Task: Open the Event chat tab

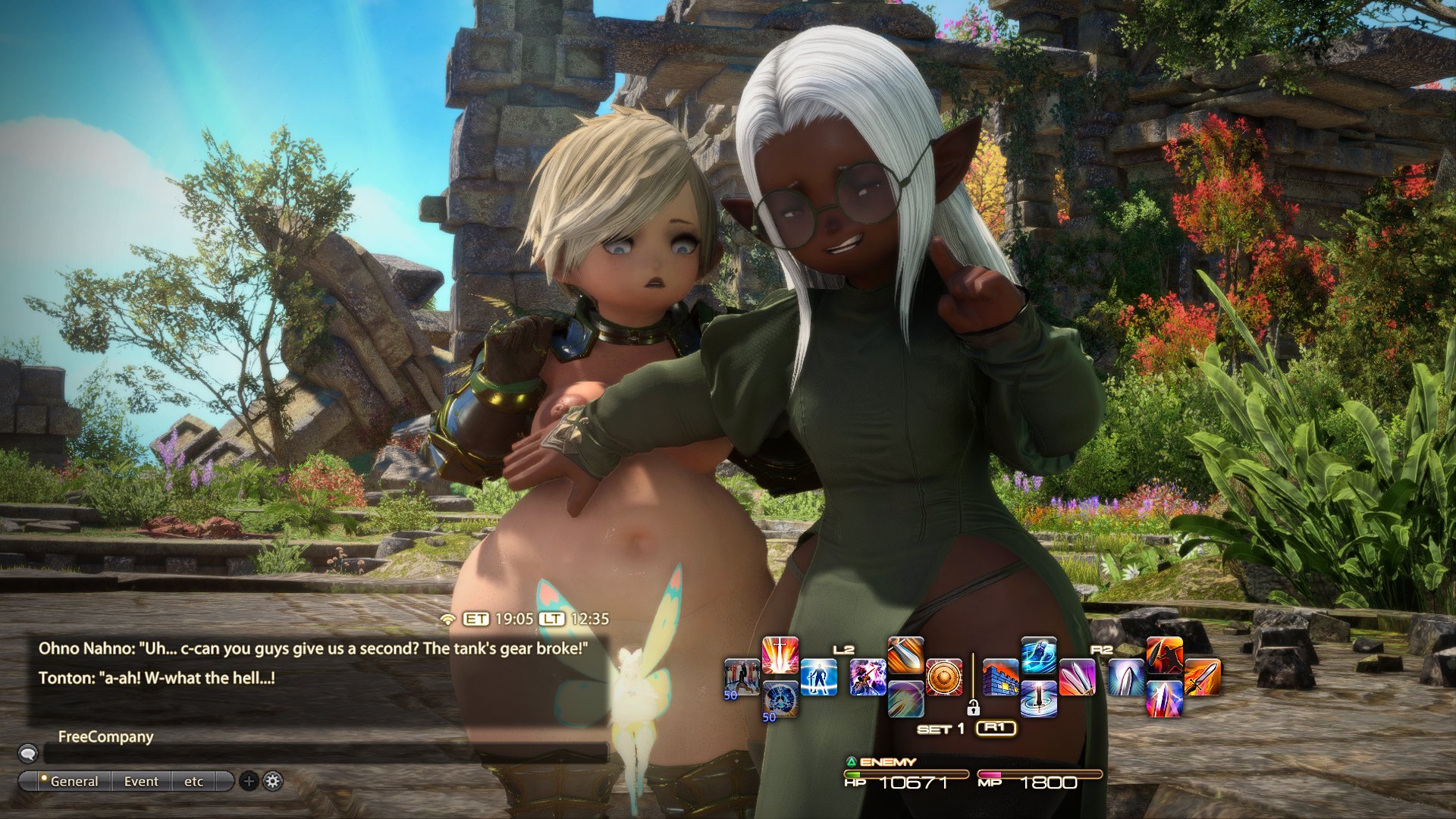Action: (x=141, y=781)
